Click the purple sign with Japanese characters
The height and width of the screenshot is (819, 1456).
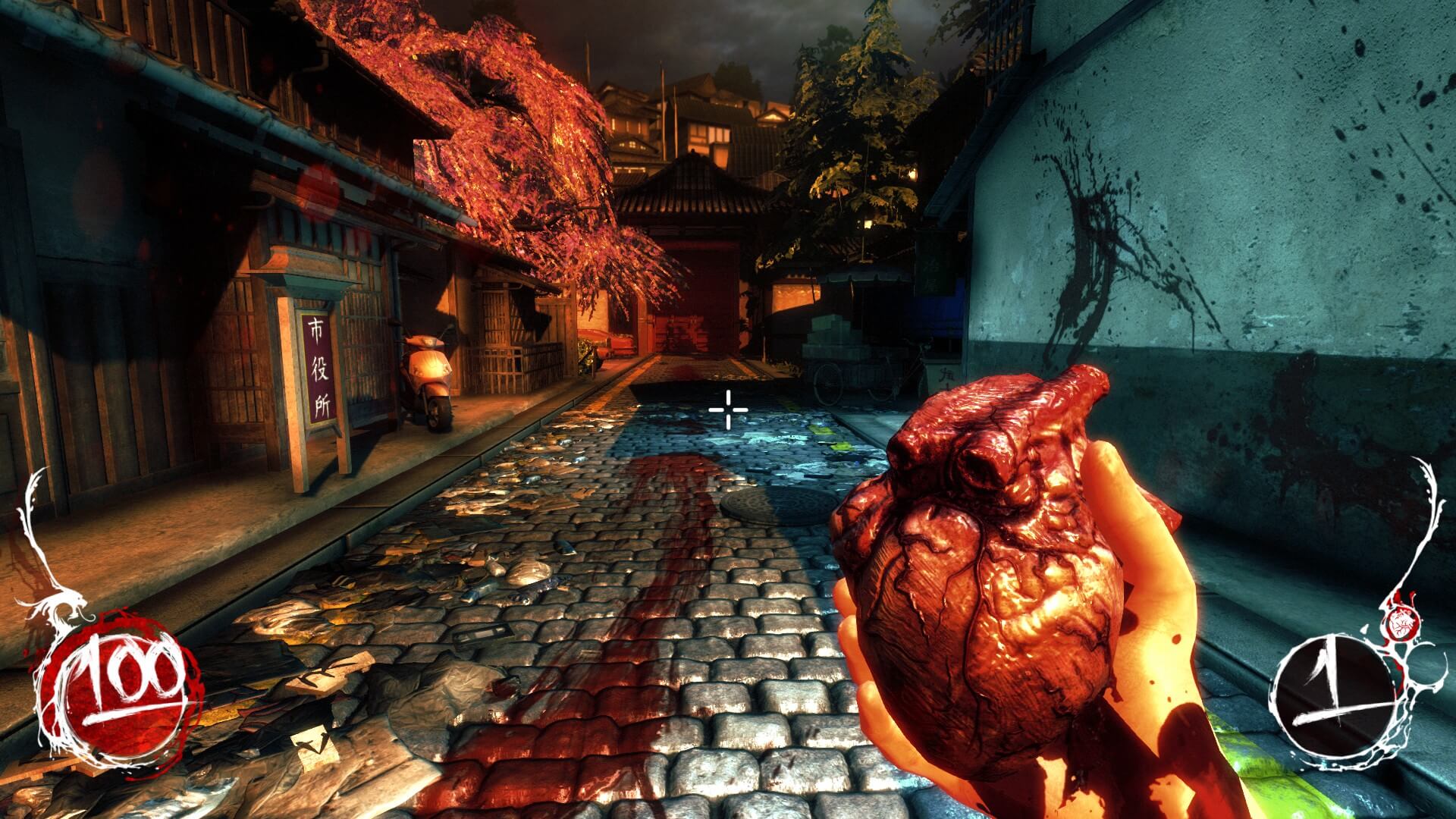tap(318, 368)
